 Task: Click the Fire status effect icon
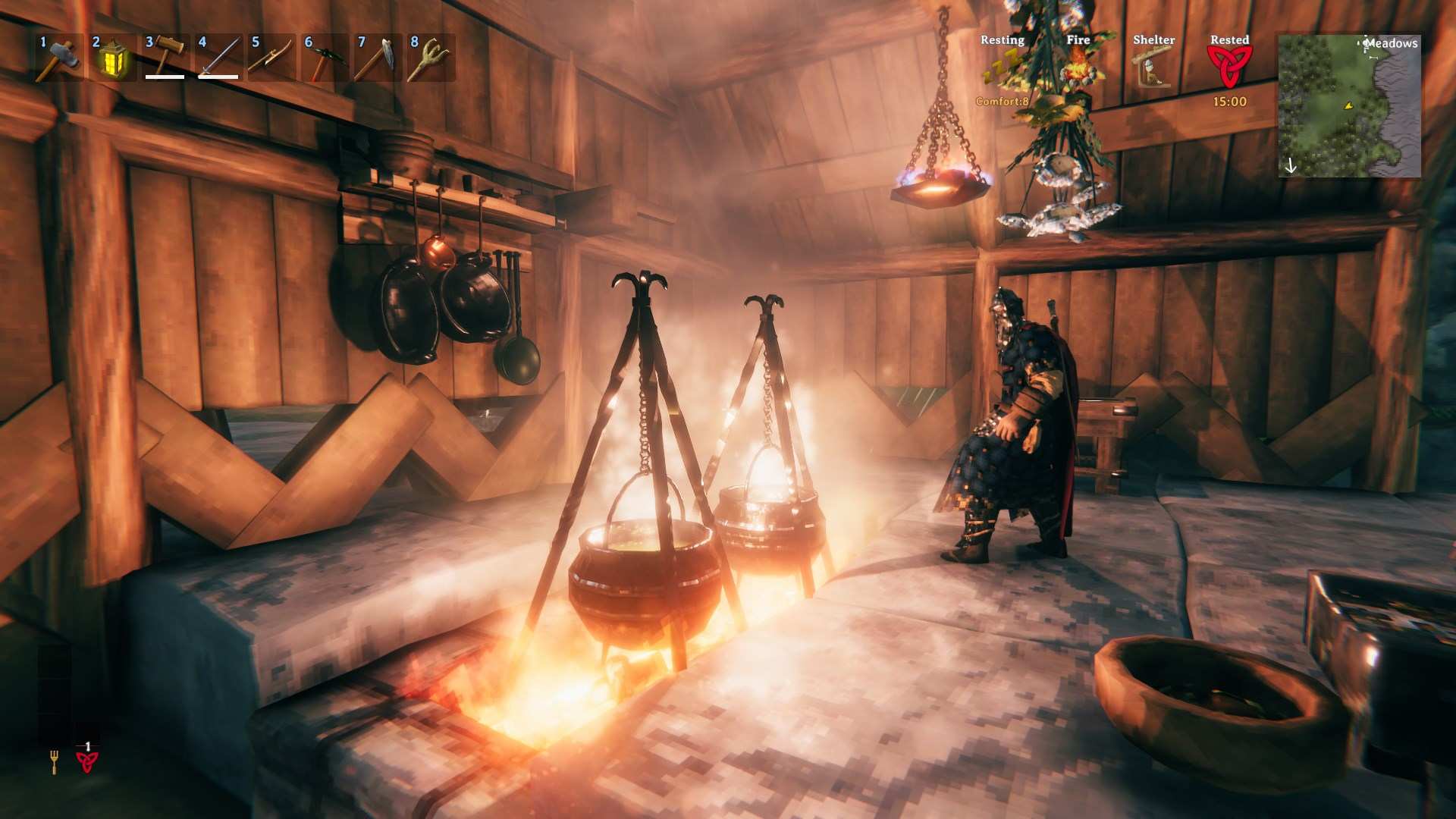tap(1079, 72)
